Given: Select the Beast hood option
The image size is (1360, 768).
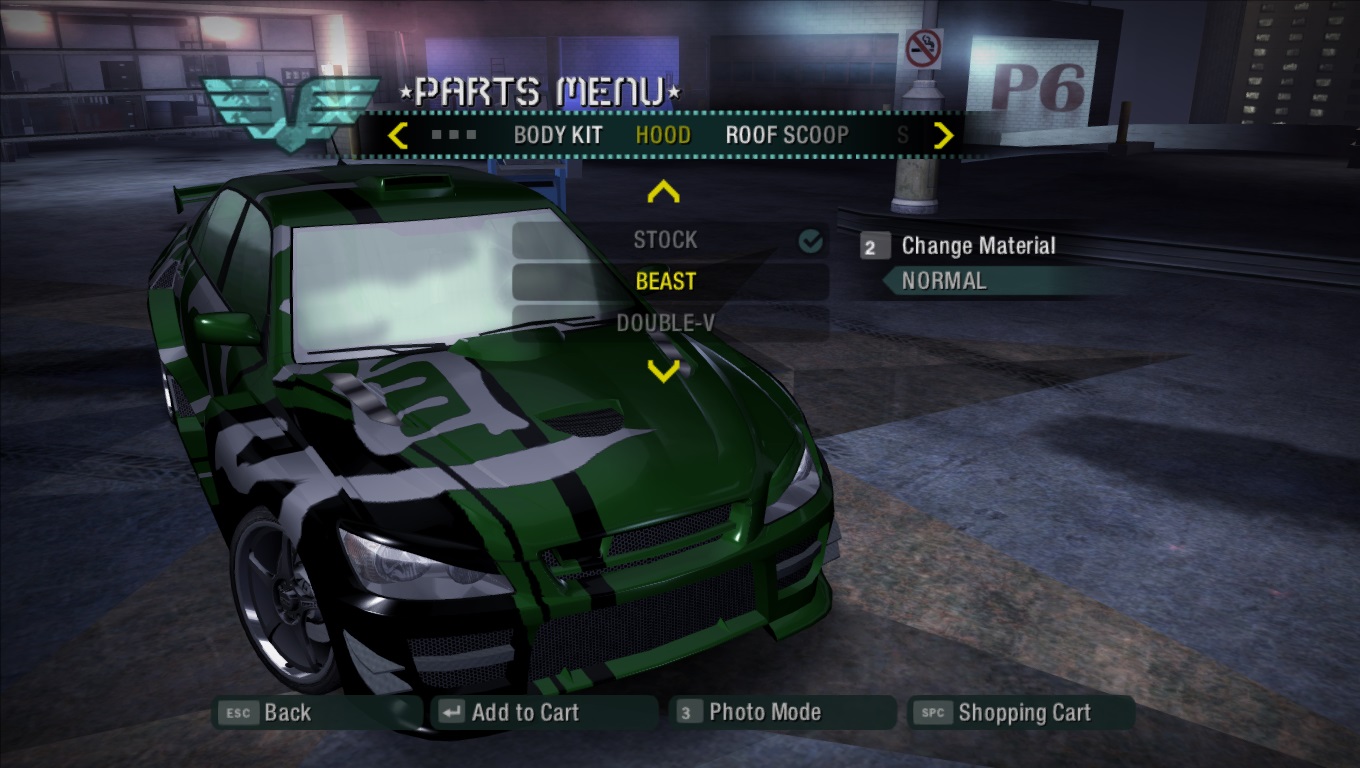Looking at the screenshot, I should tap(666, 282).
